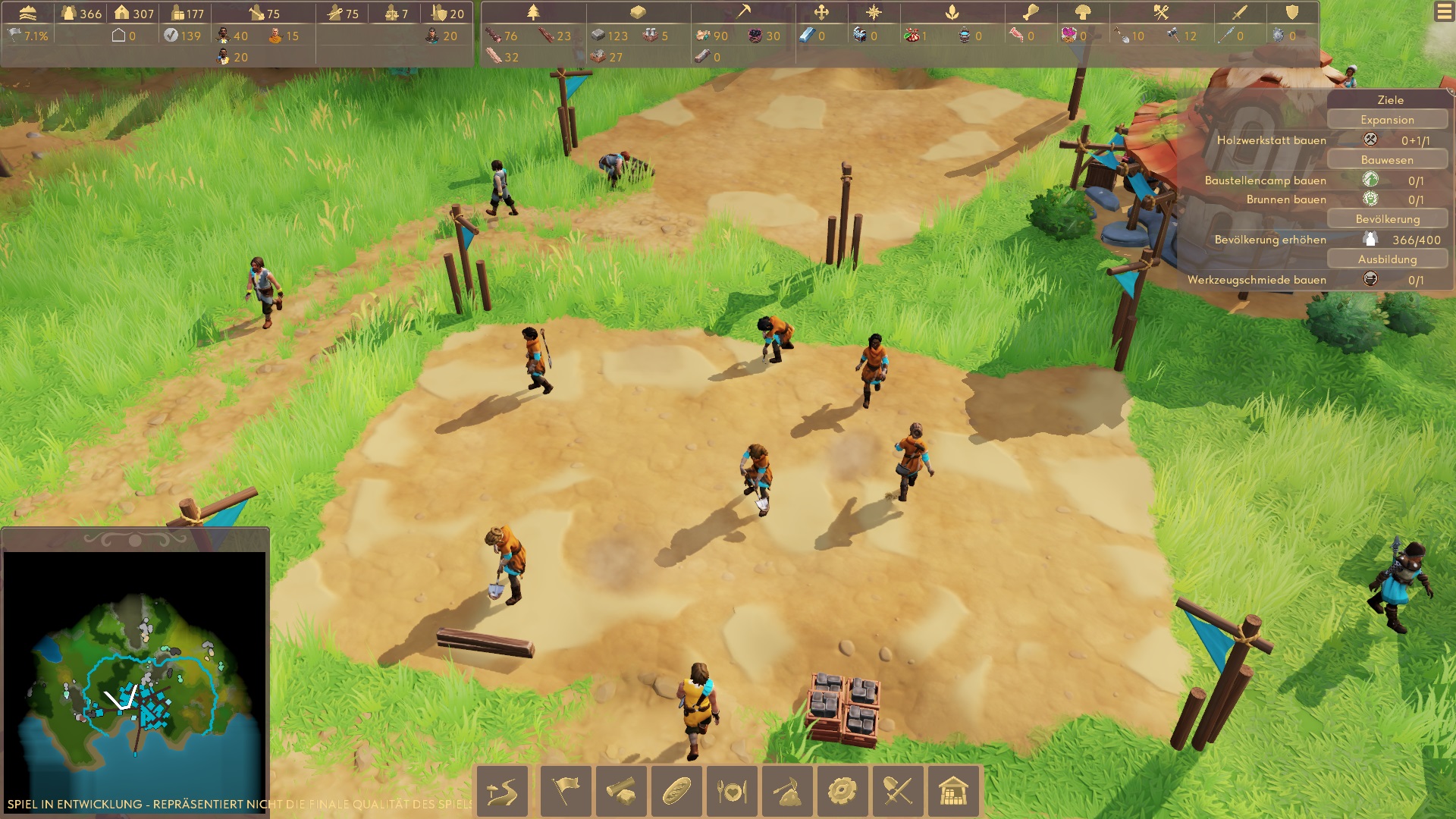Select the pickaxe mining build category
This screenshot has width=1456, height=819.
click(787, 791)
